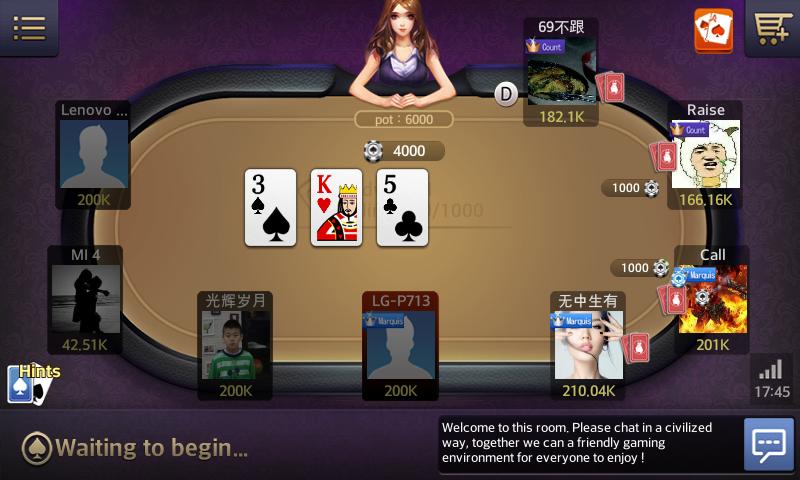
Task: Open the hamburger menu
Action: tap(29, 27)
